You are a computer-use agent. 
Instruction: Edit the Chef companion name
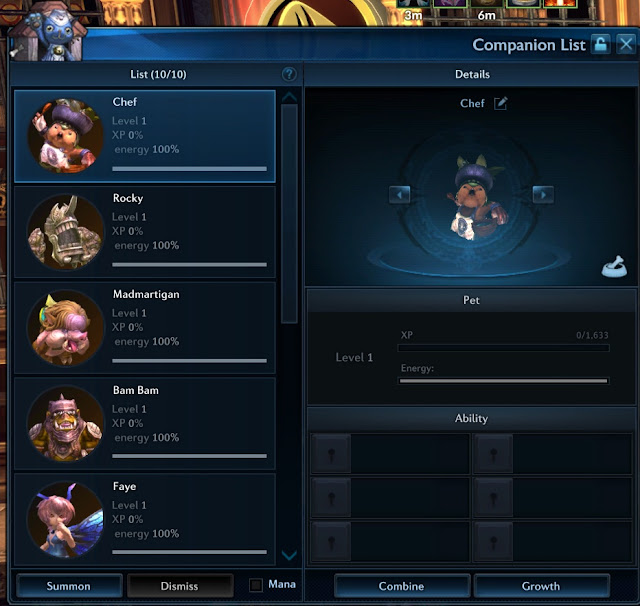pos(501,103)
